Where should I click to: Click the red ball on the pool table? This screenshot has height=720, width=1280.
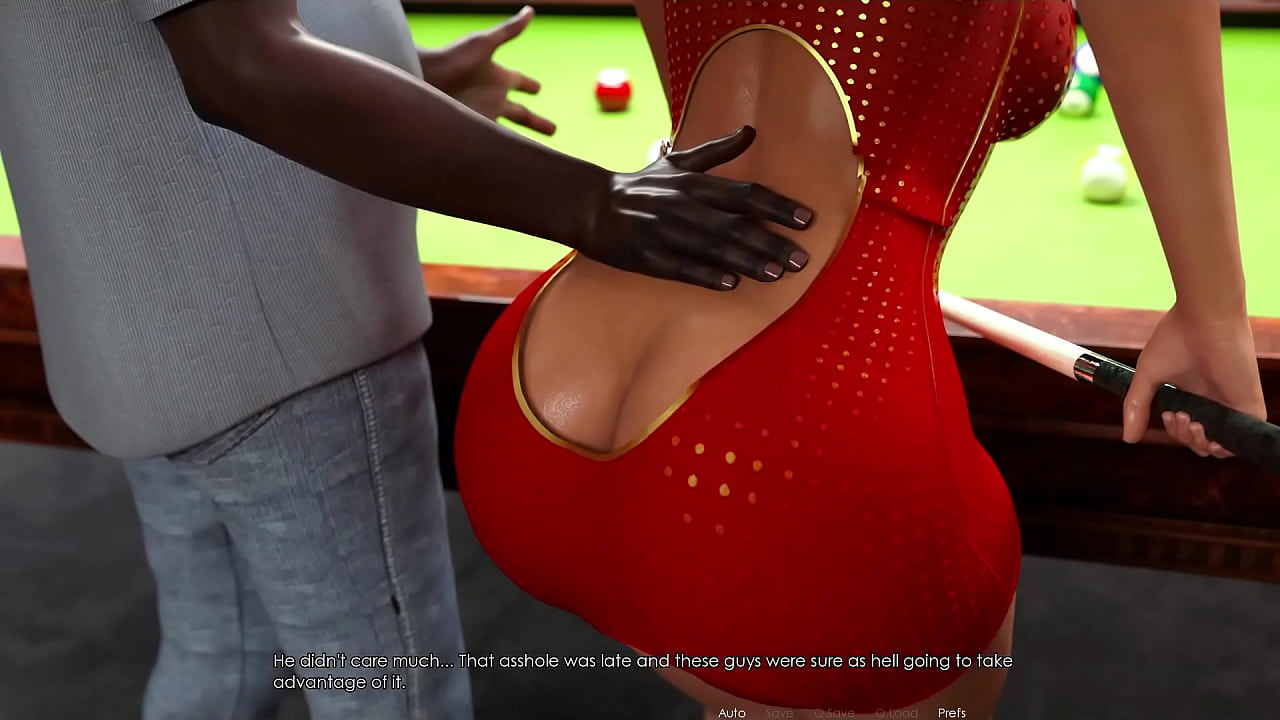[613, 92]
